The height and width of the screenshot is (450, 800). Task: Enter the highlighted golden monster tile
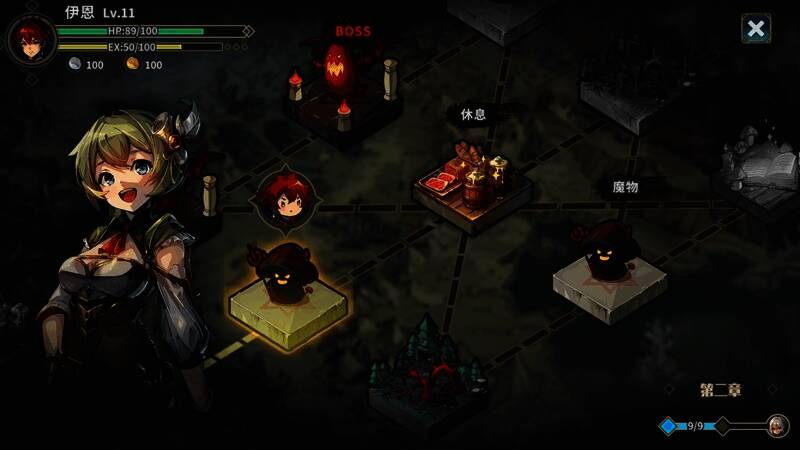pos(290,288)
